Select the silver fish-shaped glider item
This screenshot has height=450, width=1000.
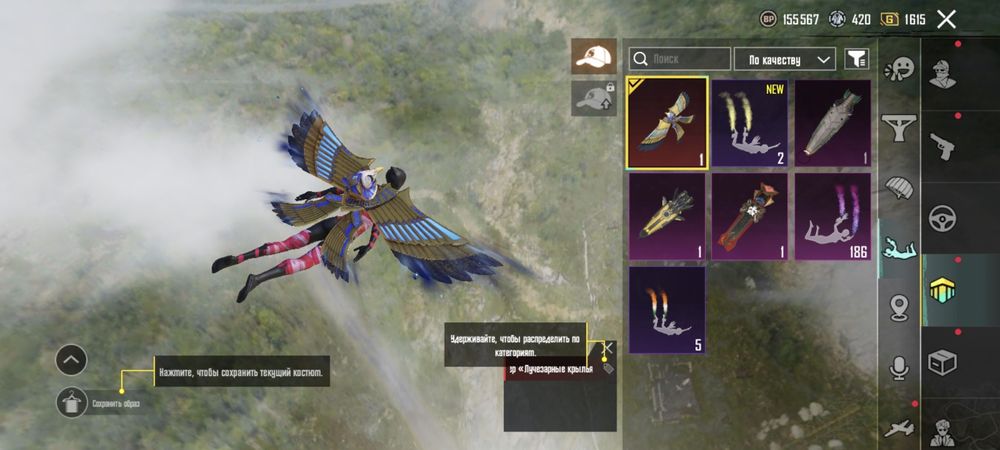pos(832,122)
